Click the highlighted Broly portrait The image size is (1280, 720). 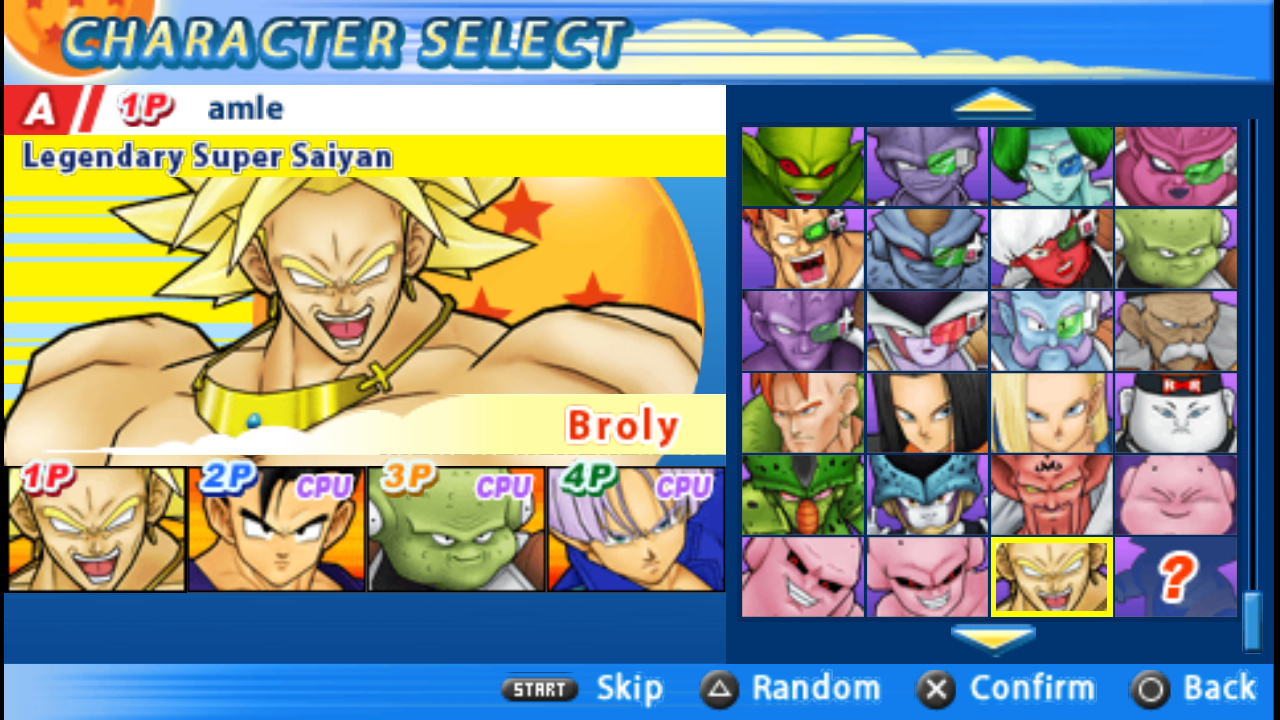1051,576
